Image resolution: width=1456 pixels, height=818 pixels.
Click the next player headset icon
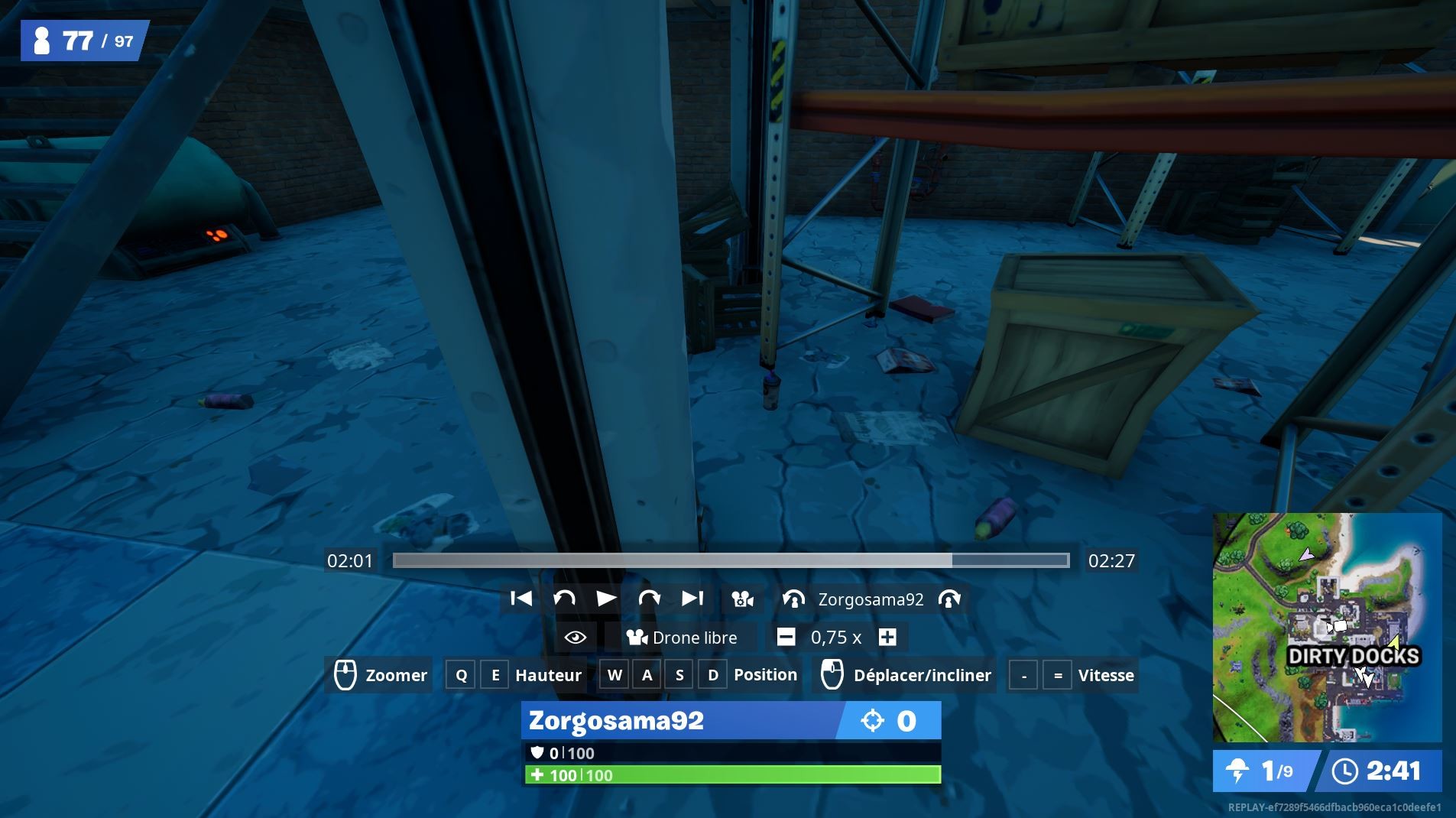coord(950,599)
